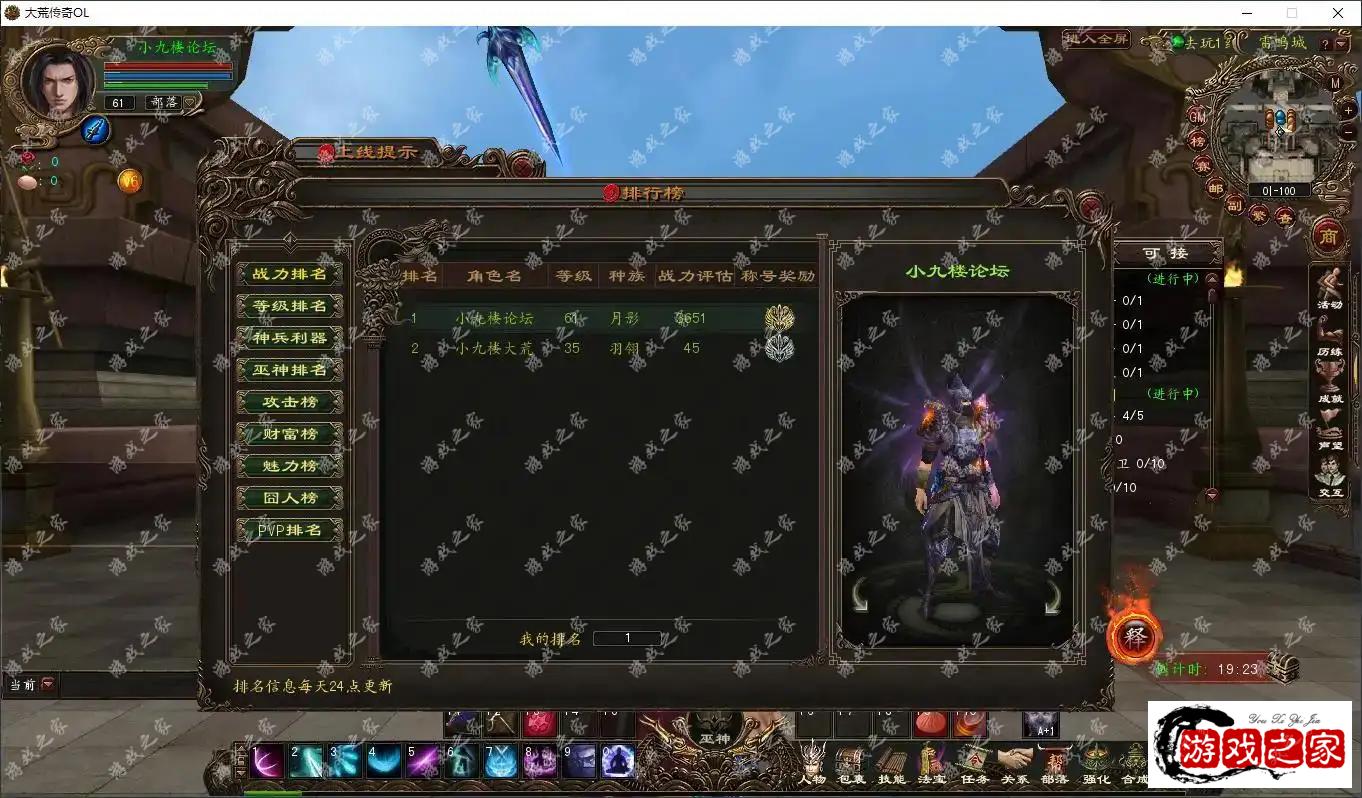Open the 邮 mail button
The width and height of the screenshot is (1362, 798).
click(x=1215, y=187)
